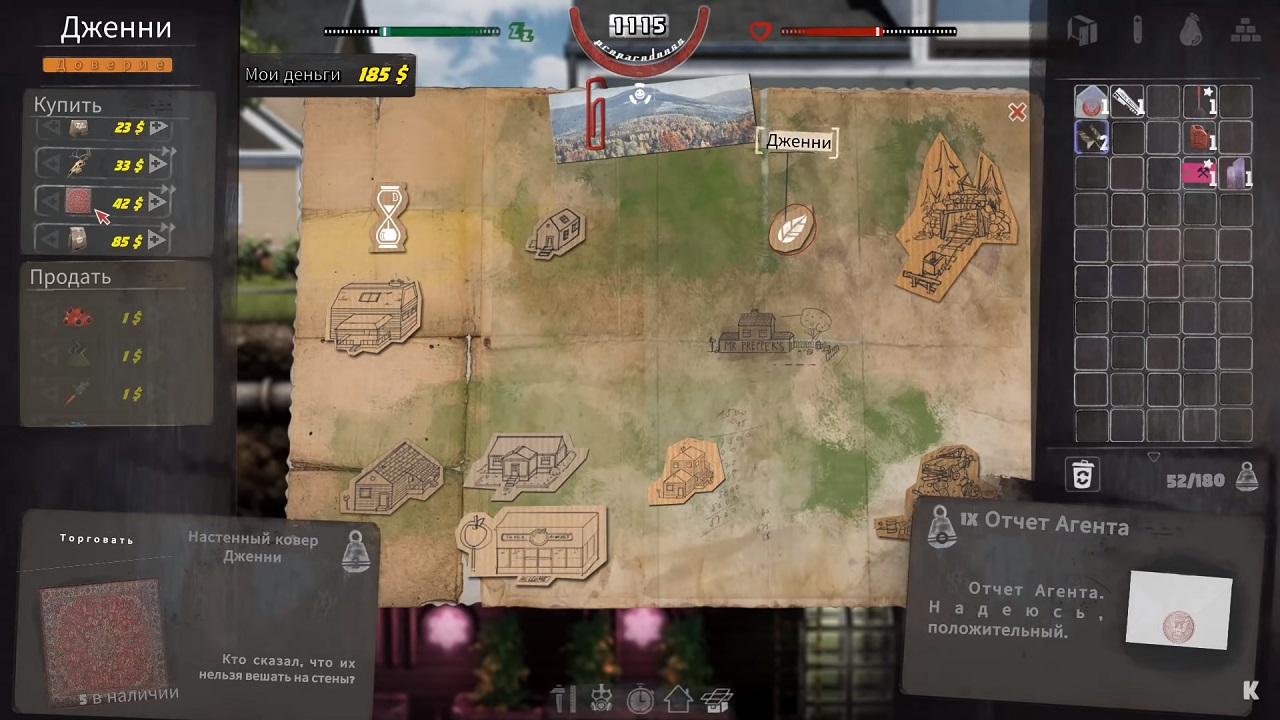Open the pear food inventory tab
The height and width of the screenshot is (720, 1280).
1190,29
